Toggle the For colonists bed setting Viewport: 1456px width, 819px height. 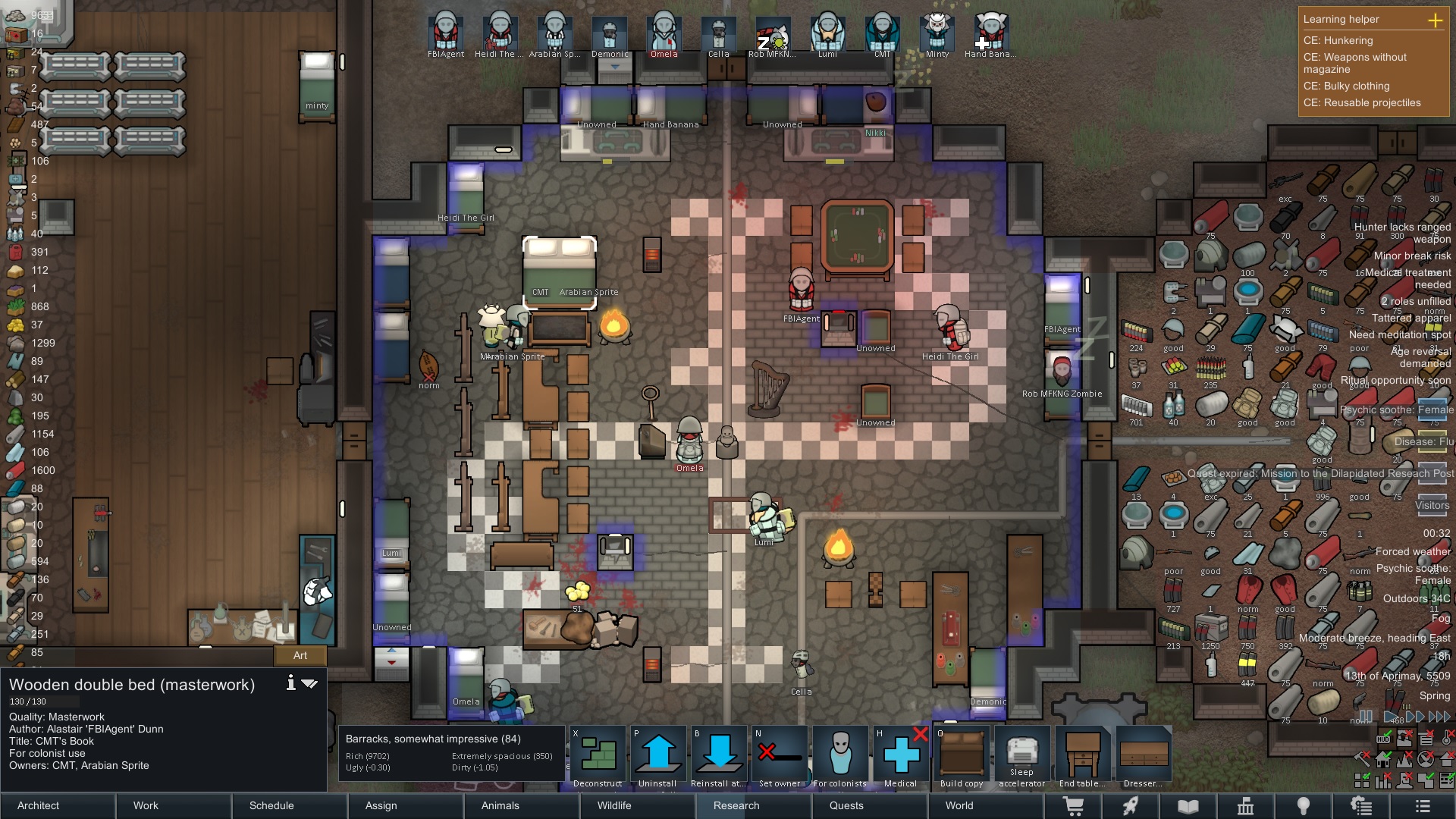tap(840, 756)
